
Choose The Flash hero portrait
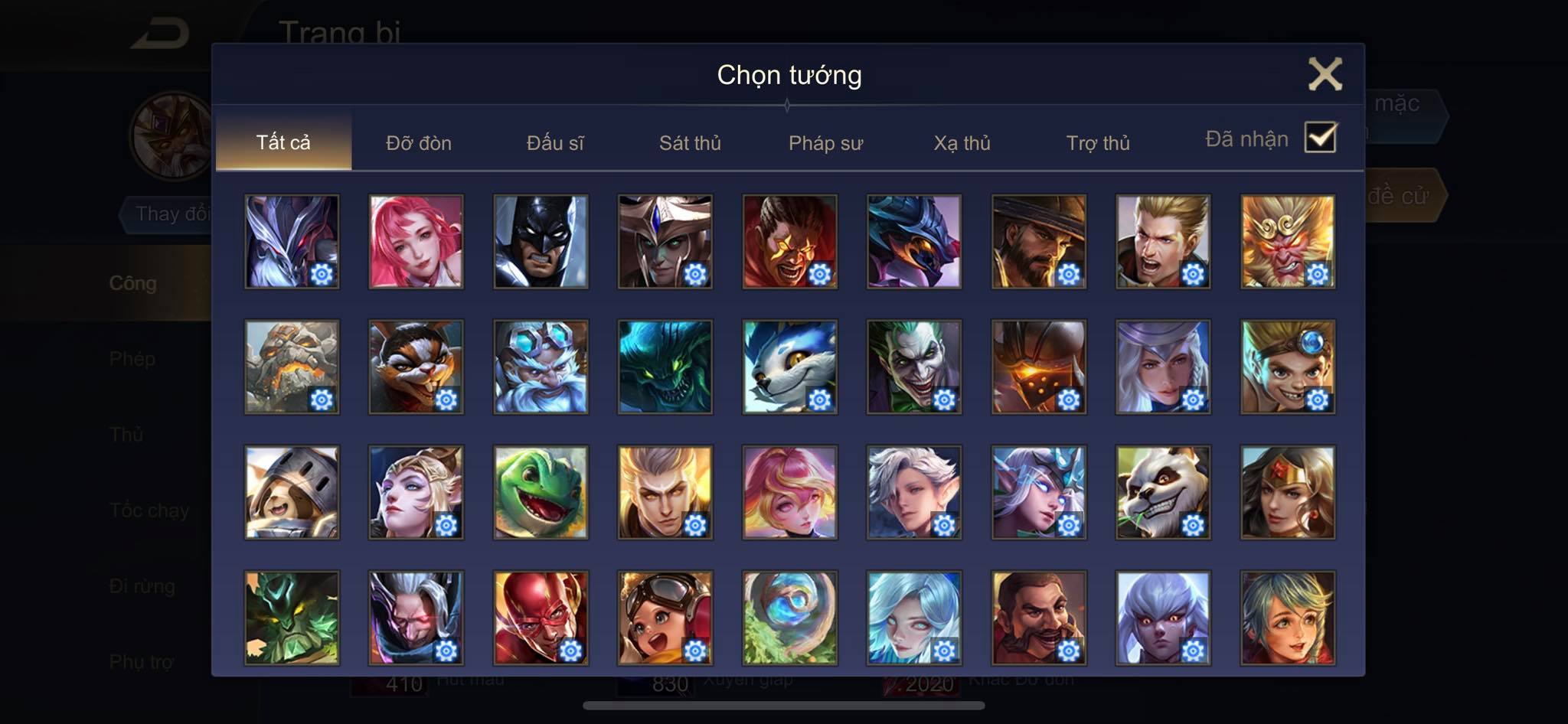pyautogui.click(x=541, y=618)
